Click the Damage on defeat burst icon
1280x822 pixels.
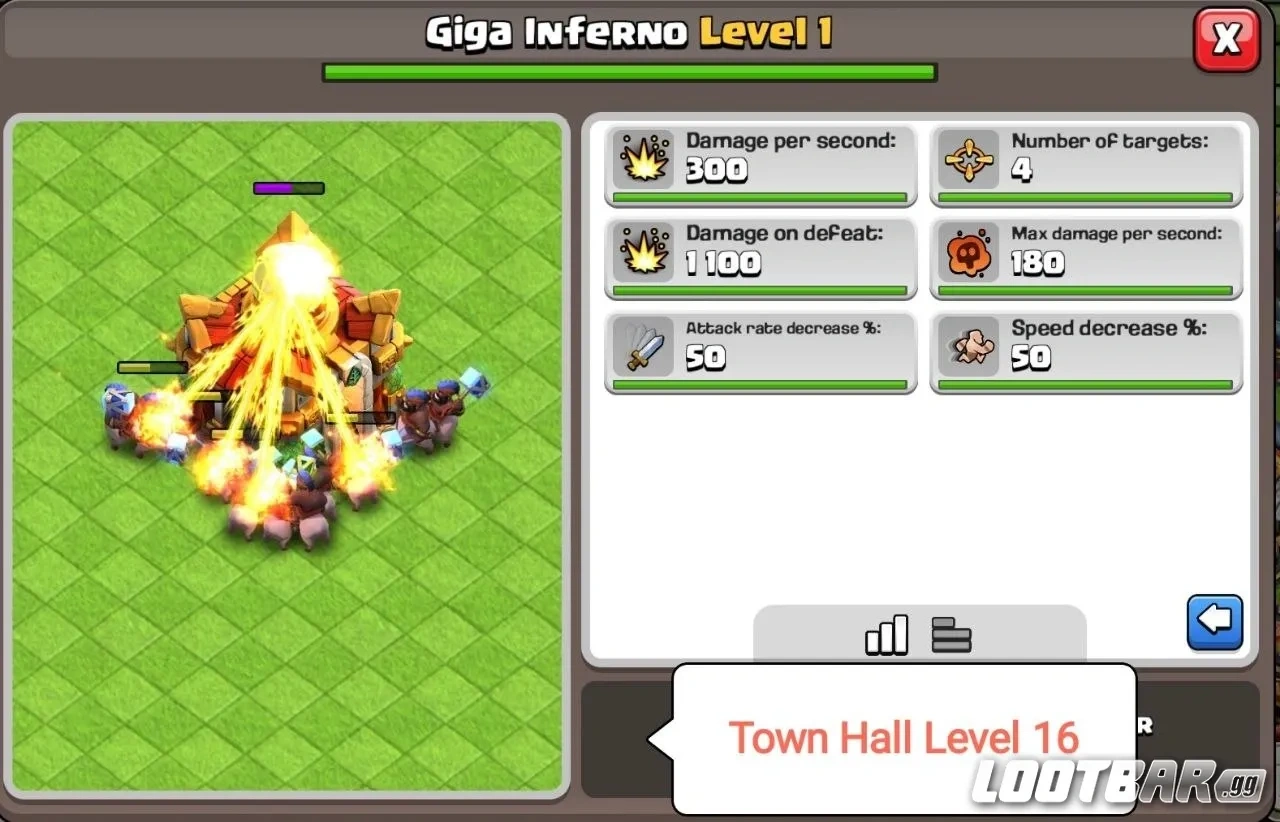click(x=644, y=251)
